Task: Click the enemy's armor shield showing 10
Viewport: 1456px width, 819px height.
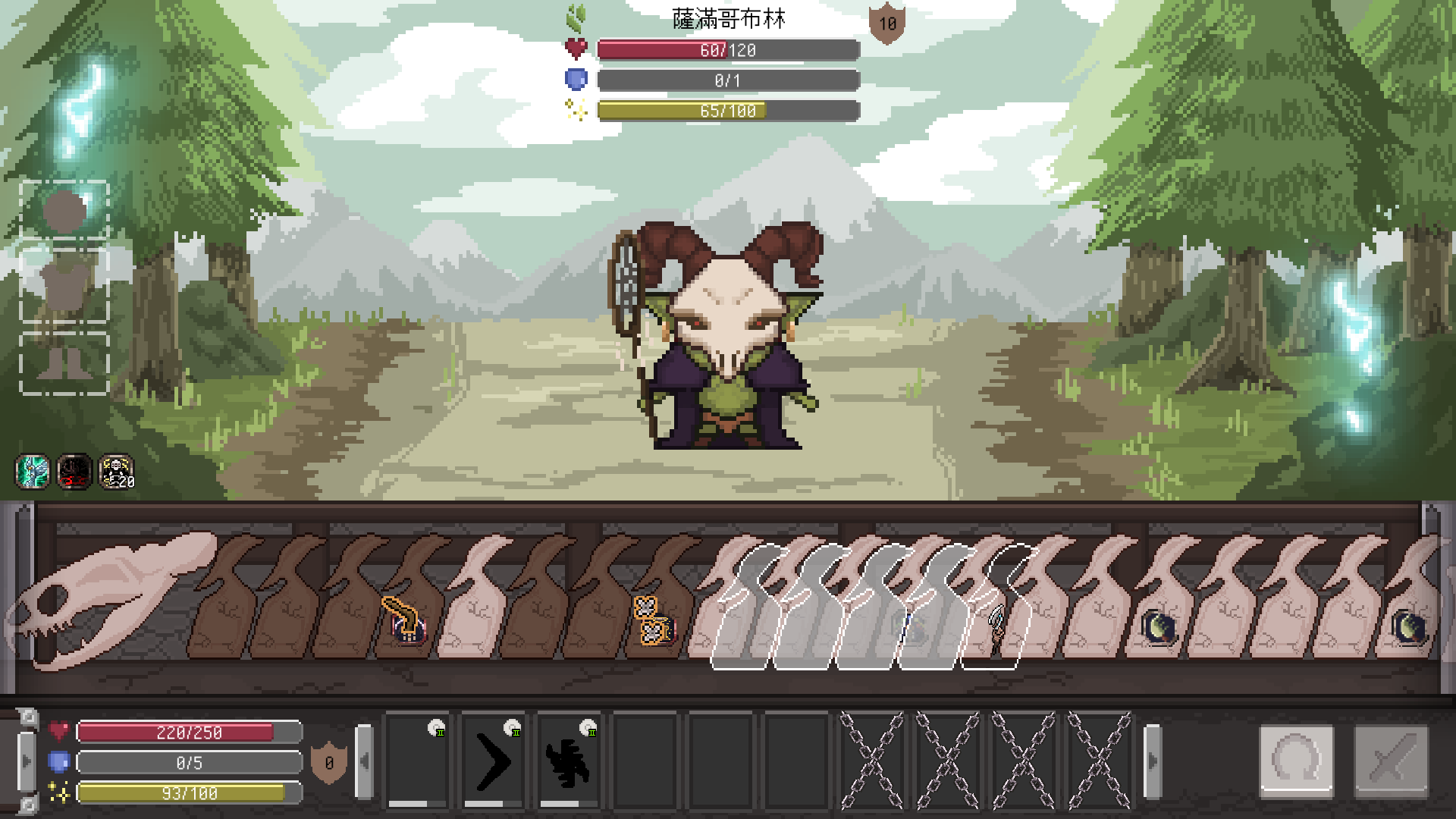Action: click(886, 24)
